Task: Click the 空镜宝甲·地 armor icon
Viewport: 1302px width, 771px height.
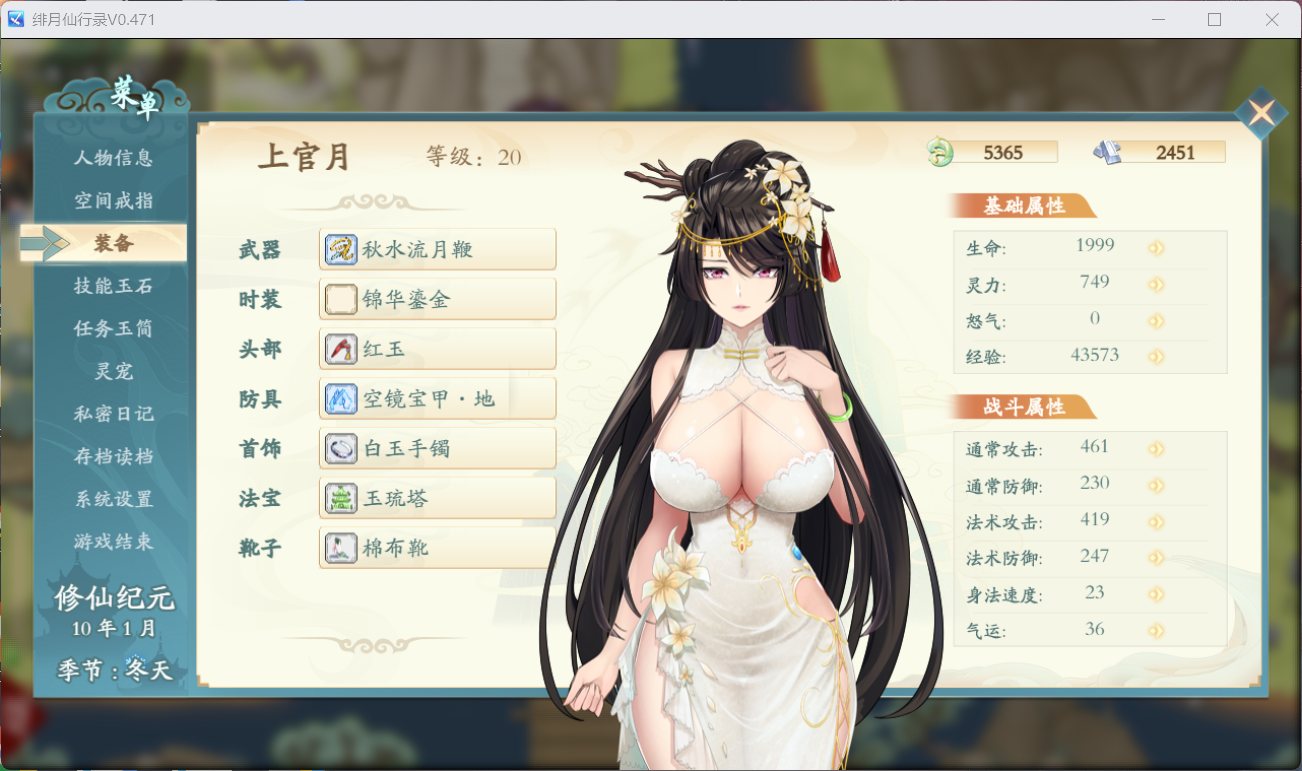Action: tap(340, 398)
